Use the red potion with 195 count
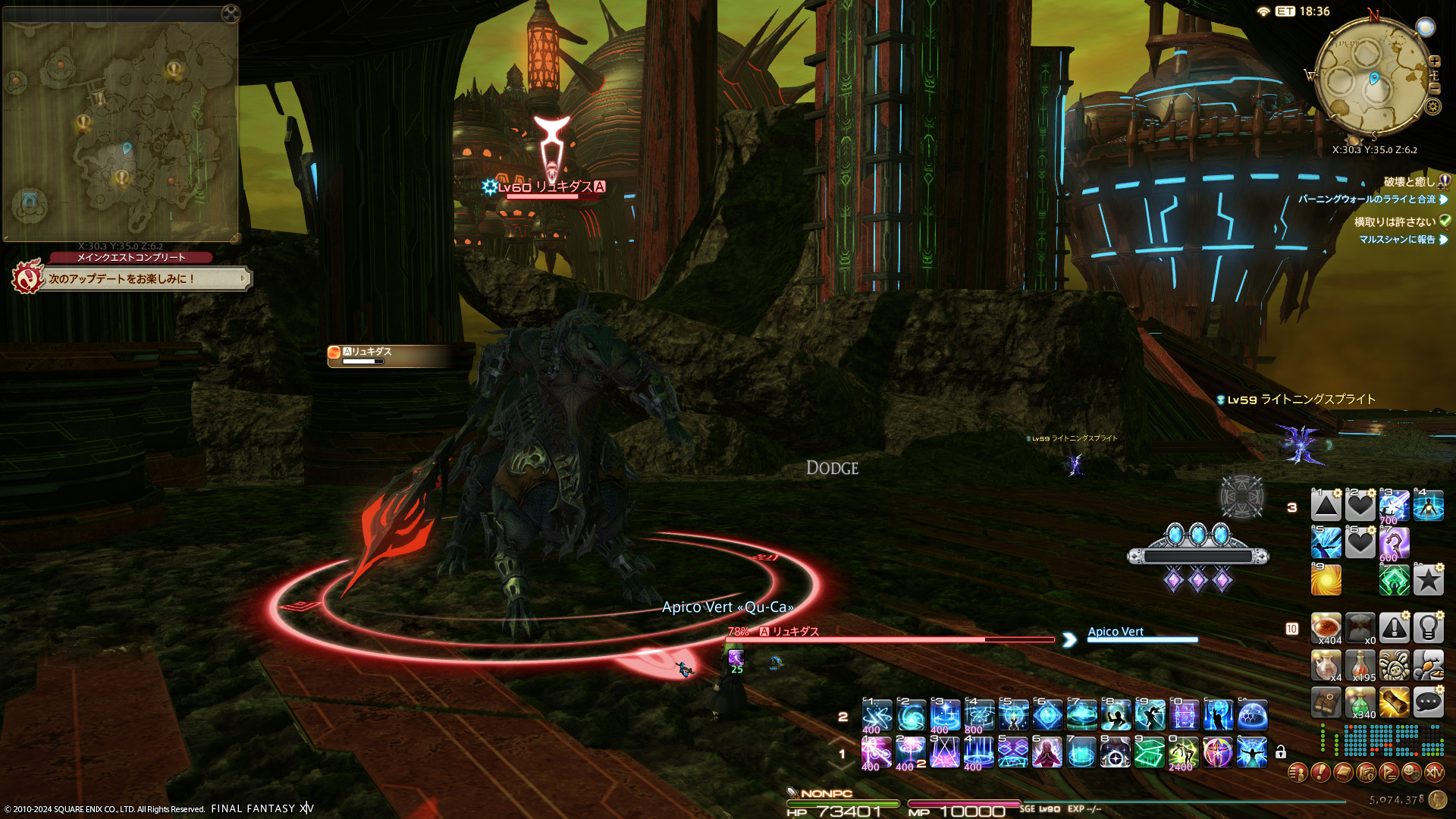Screen dimensions: 1456x819 1360,666
